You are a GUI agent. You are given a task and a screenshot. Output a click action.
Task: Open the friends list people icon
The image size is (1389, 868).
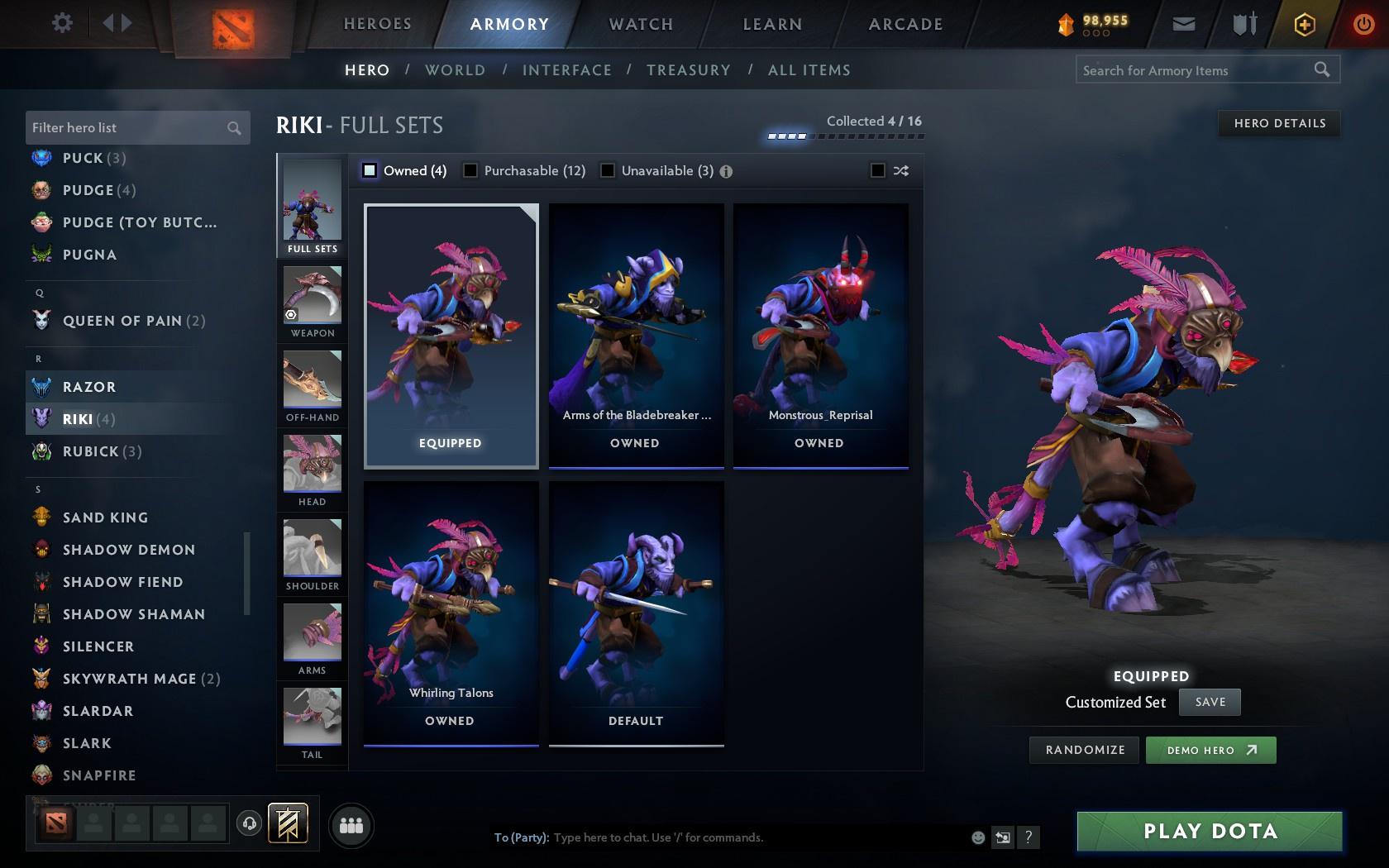351,825
